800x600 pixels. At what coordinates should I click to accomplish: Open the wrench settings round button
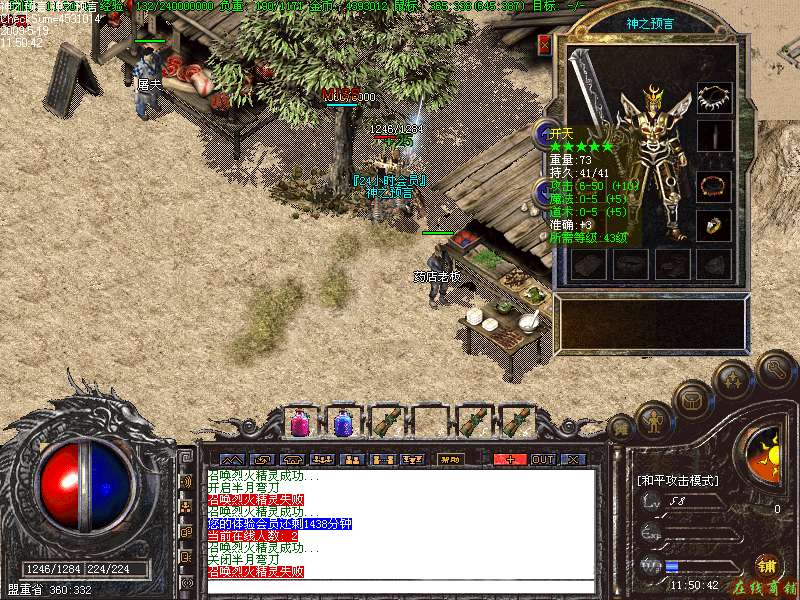(775, 368)
